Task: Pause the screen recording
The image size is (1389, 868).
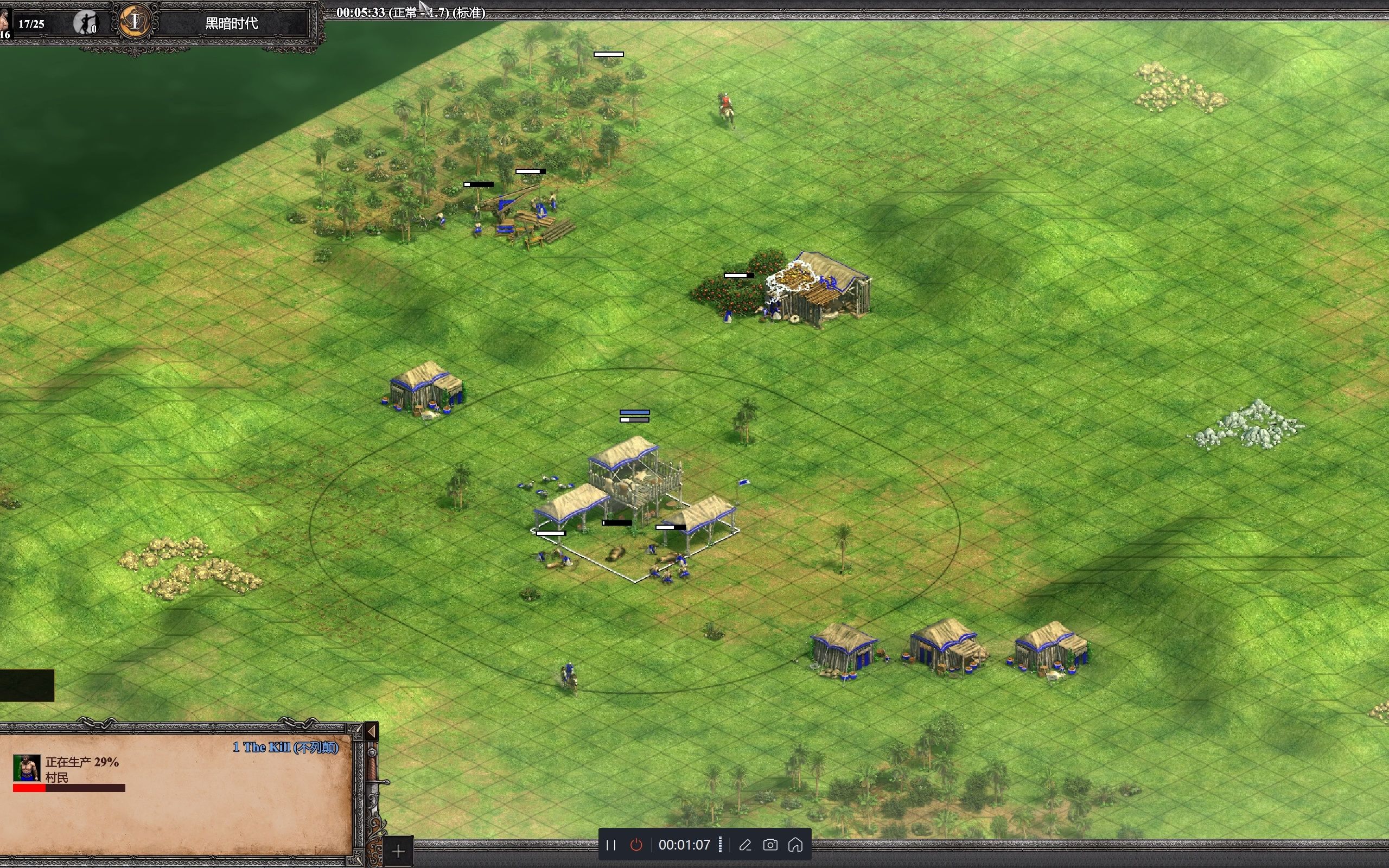Action: (611, 845)
